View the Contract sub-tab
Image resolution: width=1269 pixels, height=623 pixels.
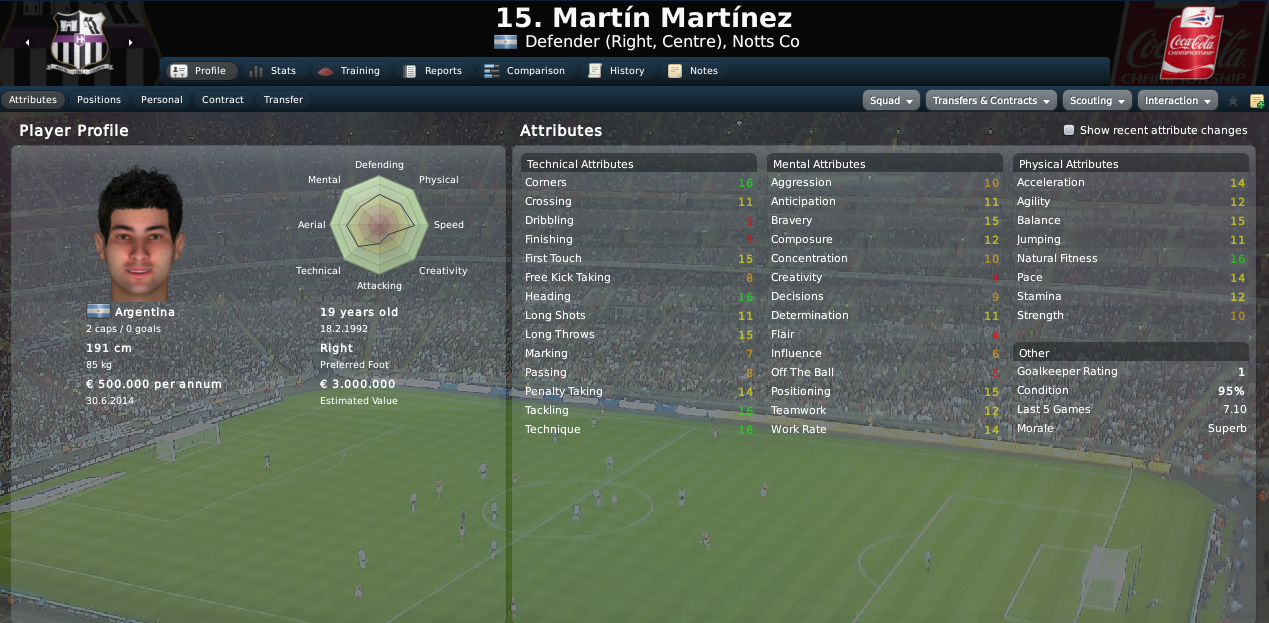point(223,100)
